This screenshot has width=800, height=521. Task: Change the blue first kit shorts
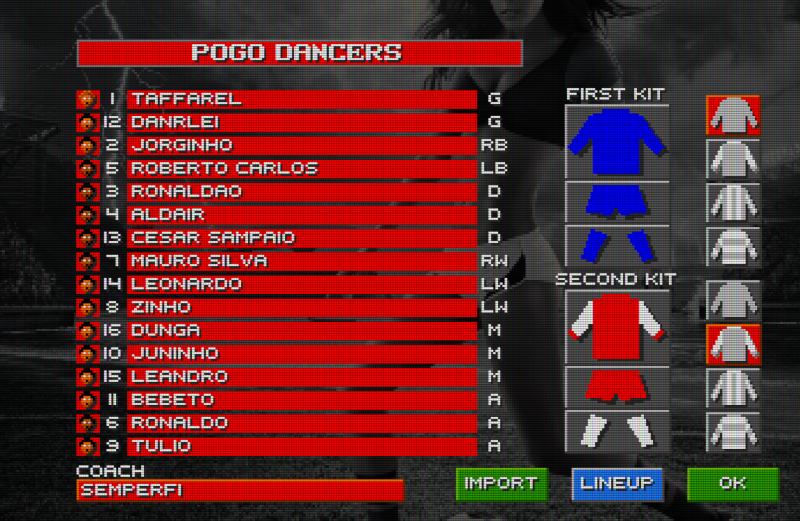pyautogui.click(x=617, y=201)
